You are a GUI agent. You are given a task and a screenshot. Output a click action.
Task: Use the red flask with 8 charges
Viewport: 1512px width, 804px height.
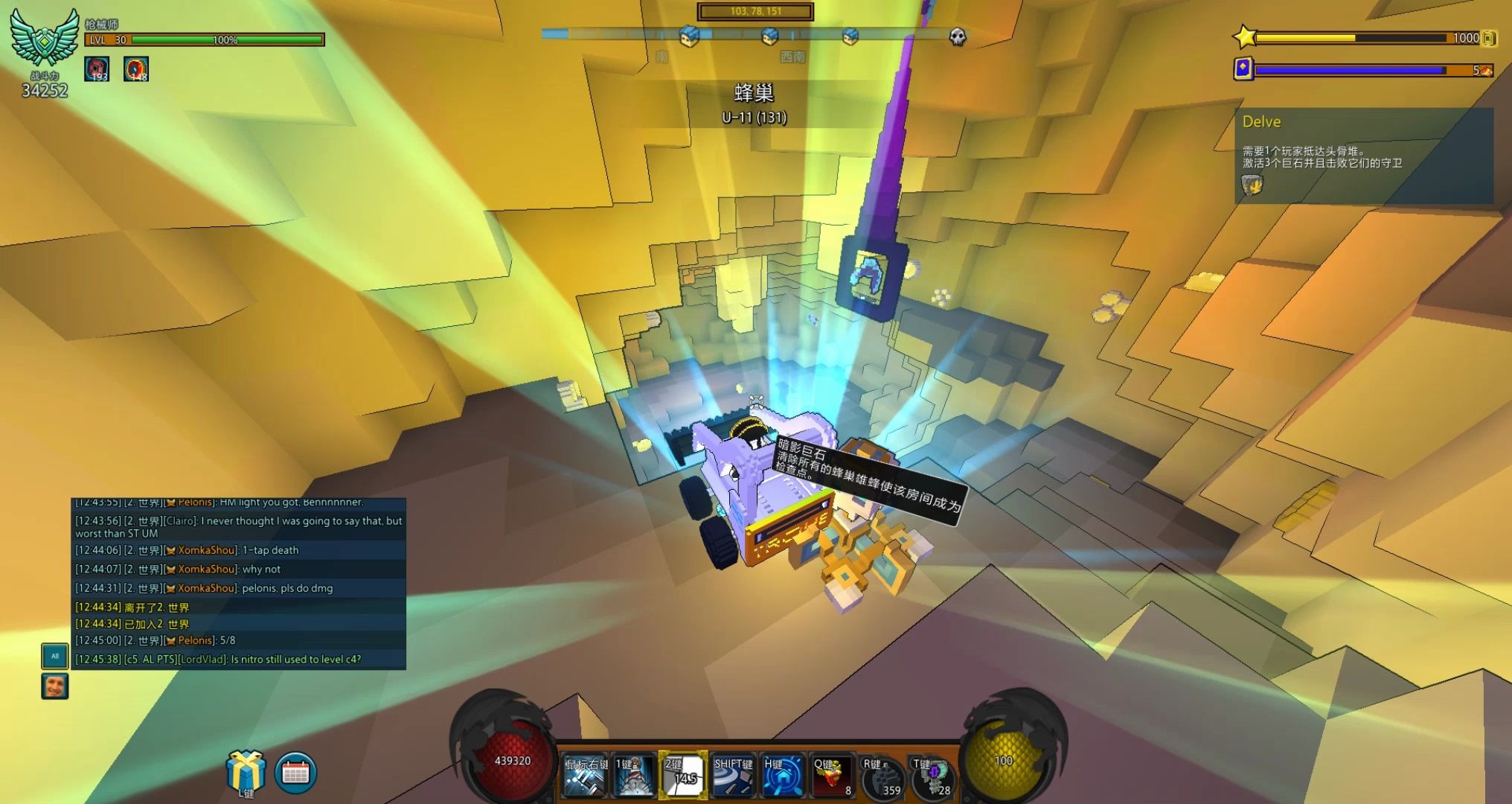click(831, 776)
